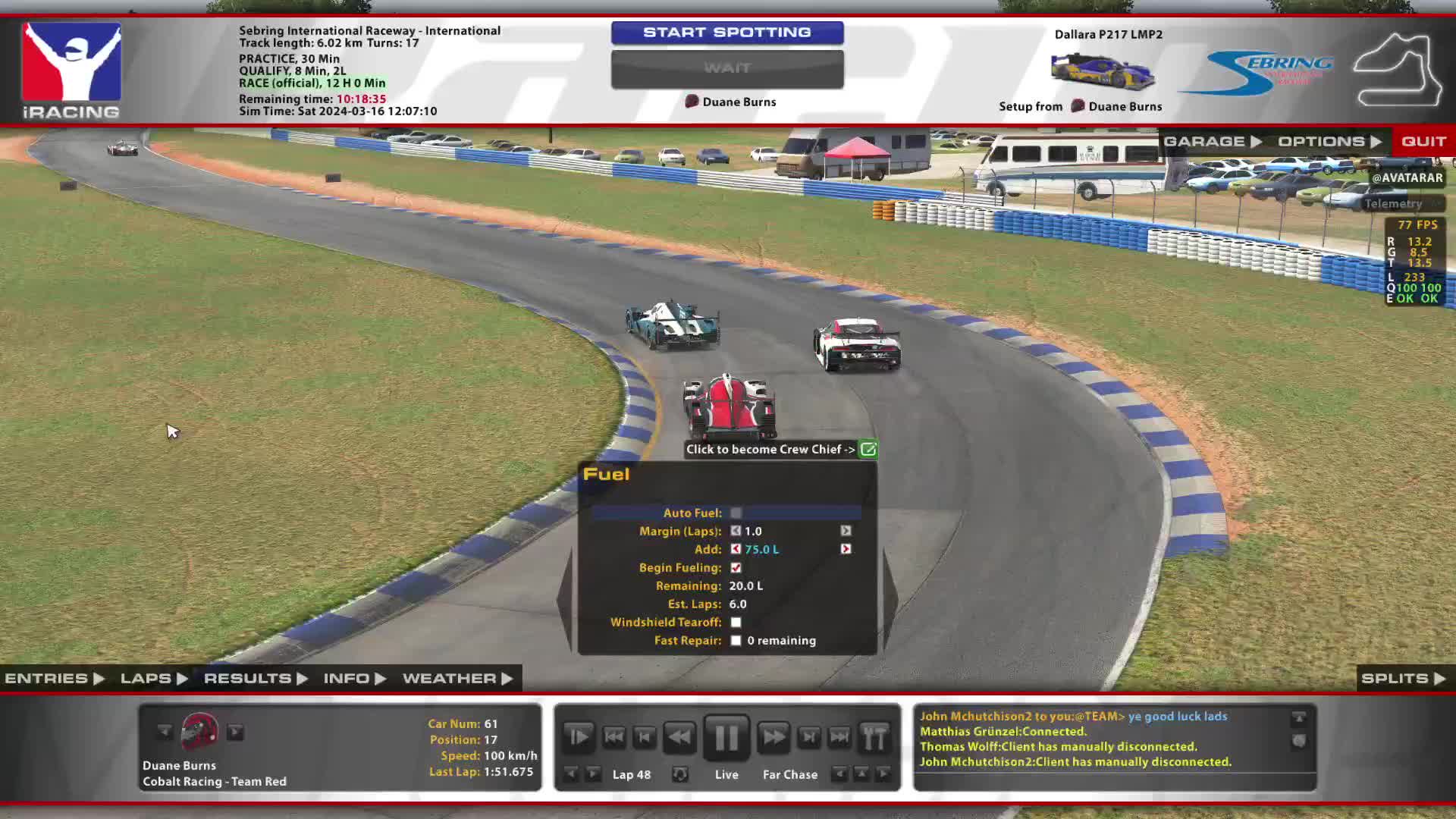Fast forward the replay
Image resolution: width=1456 pixels, height=819 pixels.
[x=773, y=737]
